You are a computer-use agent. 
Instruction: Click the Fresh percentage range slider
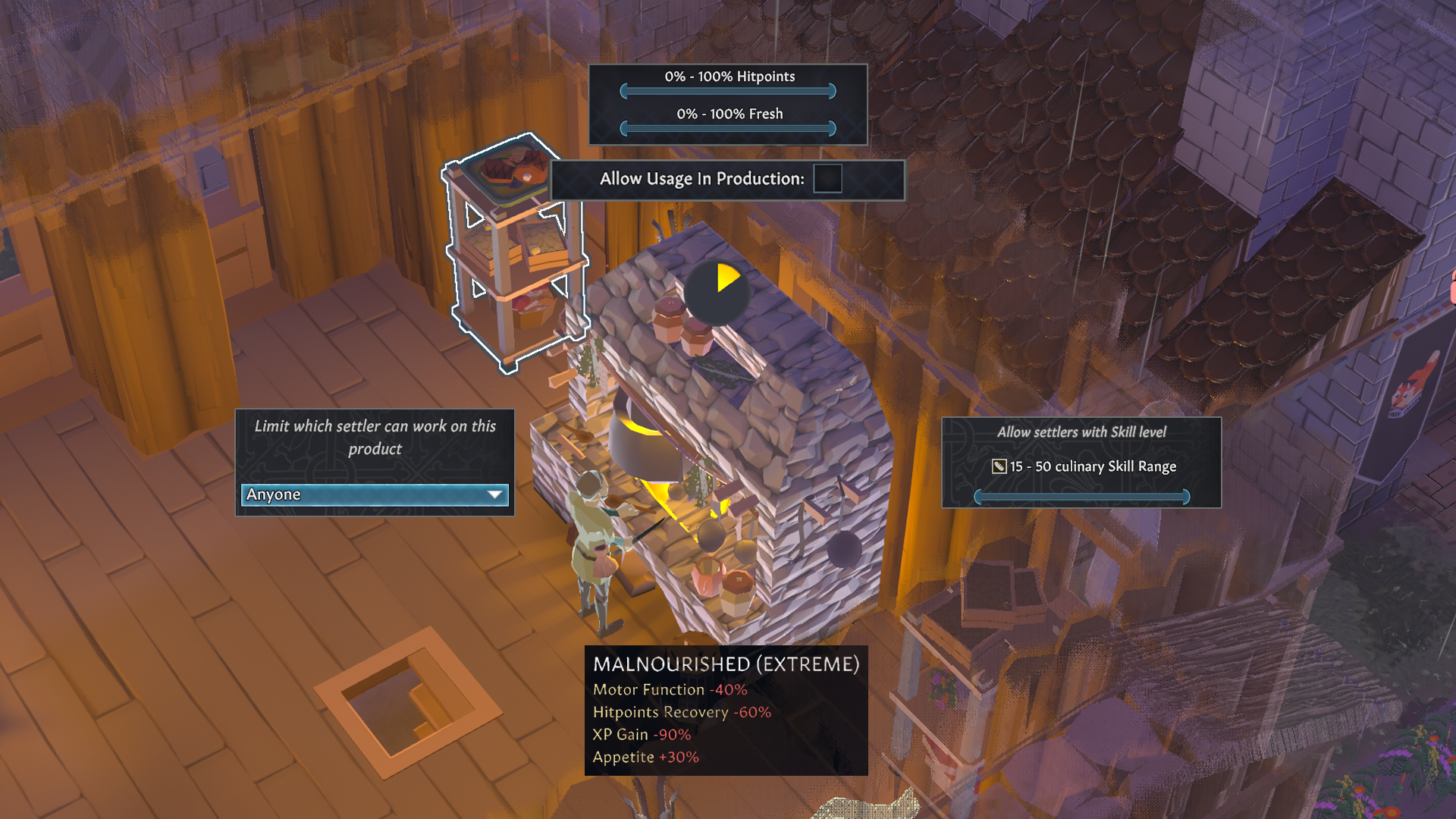coord(728,128)
